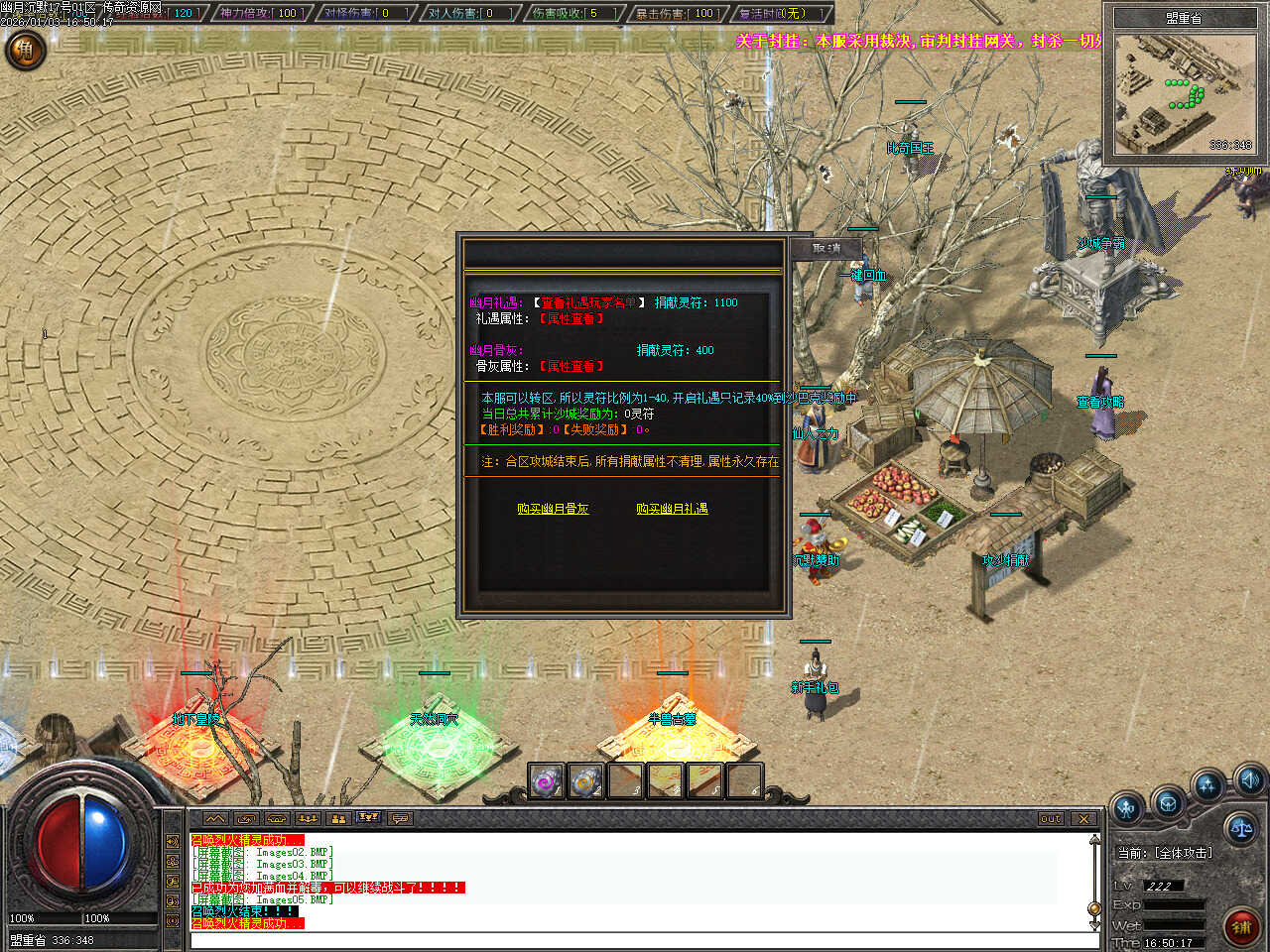Toggle the sound speaker button
This screenshot has height=952, width=1270.
(1249, 778)
